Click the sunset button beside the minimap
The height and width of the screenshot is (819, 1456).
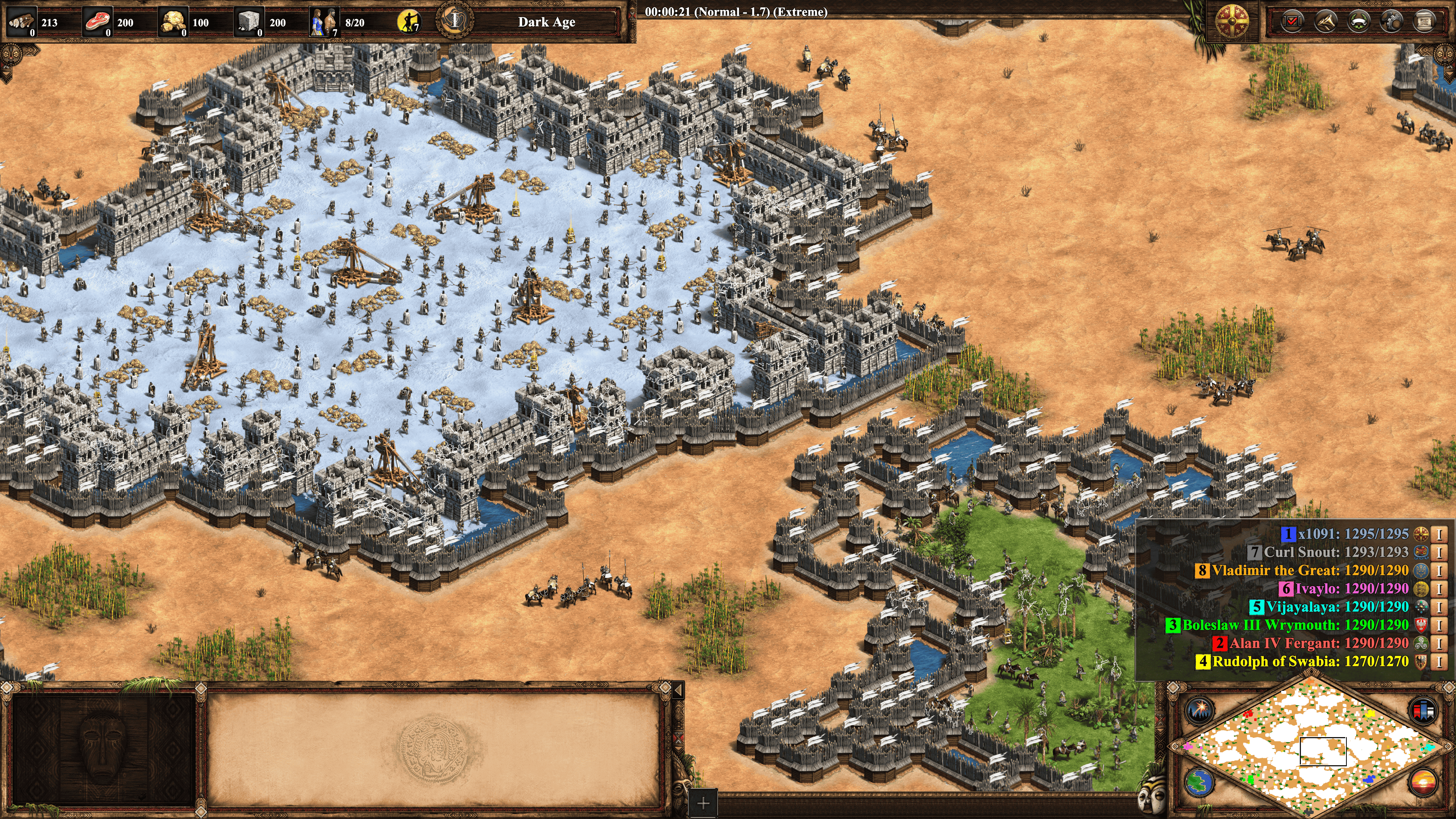[x=1423, y=783]
